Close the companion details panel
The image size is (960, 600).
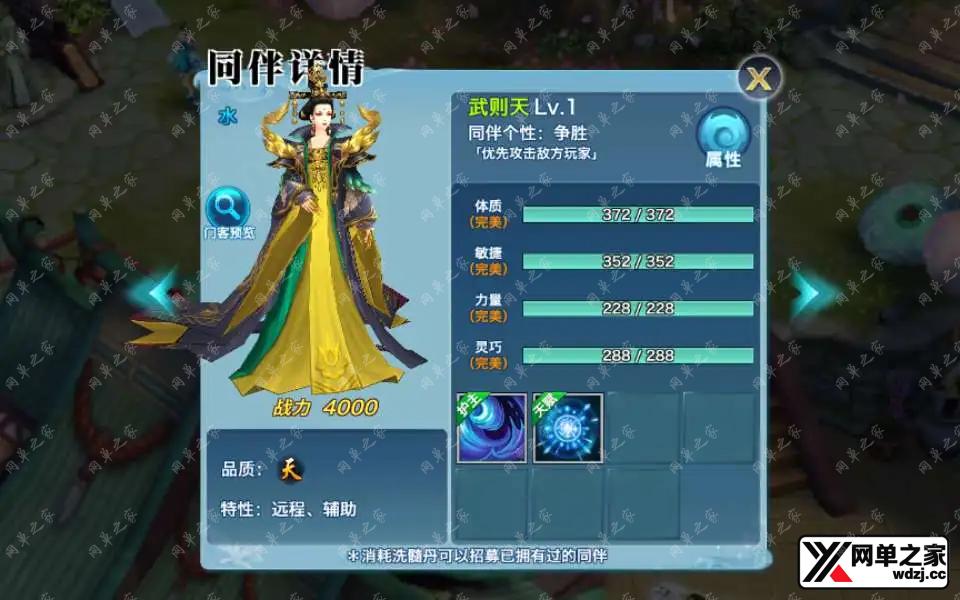759,79
